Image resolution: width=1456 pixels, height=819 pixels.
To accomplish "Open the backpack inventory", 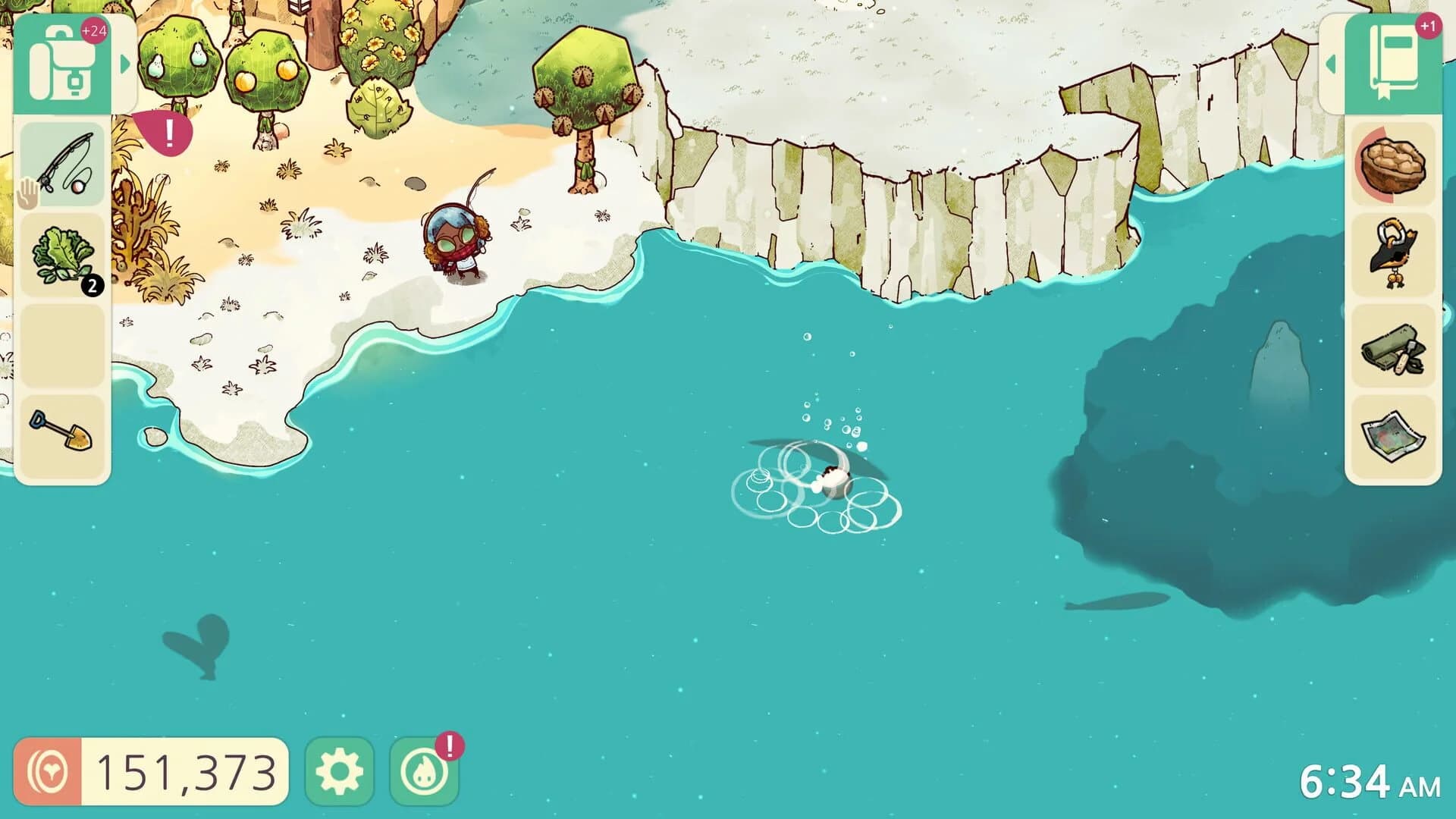I will click(64, 64).
